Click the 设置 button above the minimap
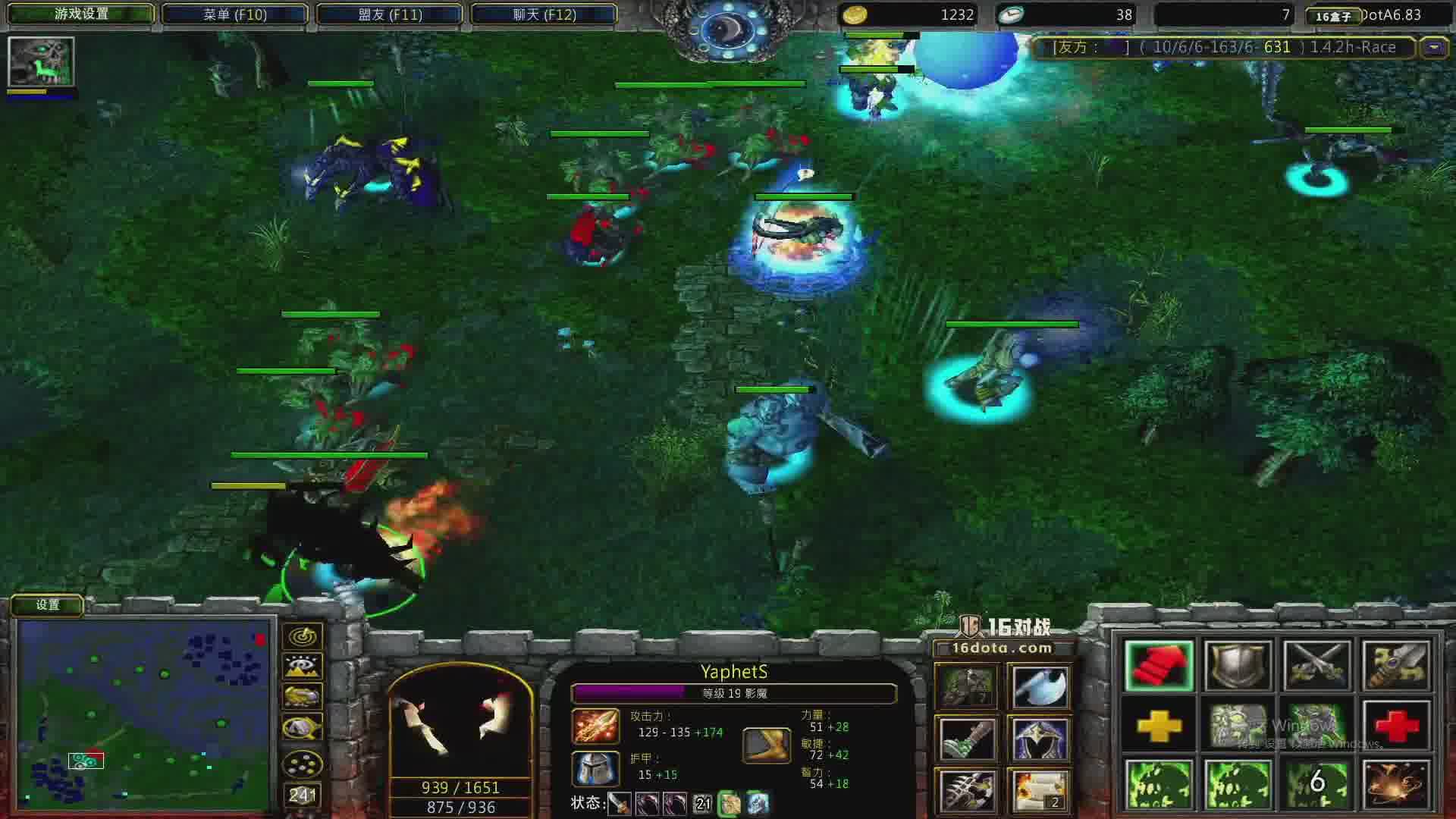 tap(47, 604)
